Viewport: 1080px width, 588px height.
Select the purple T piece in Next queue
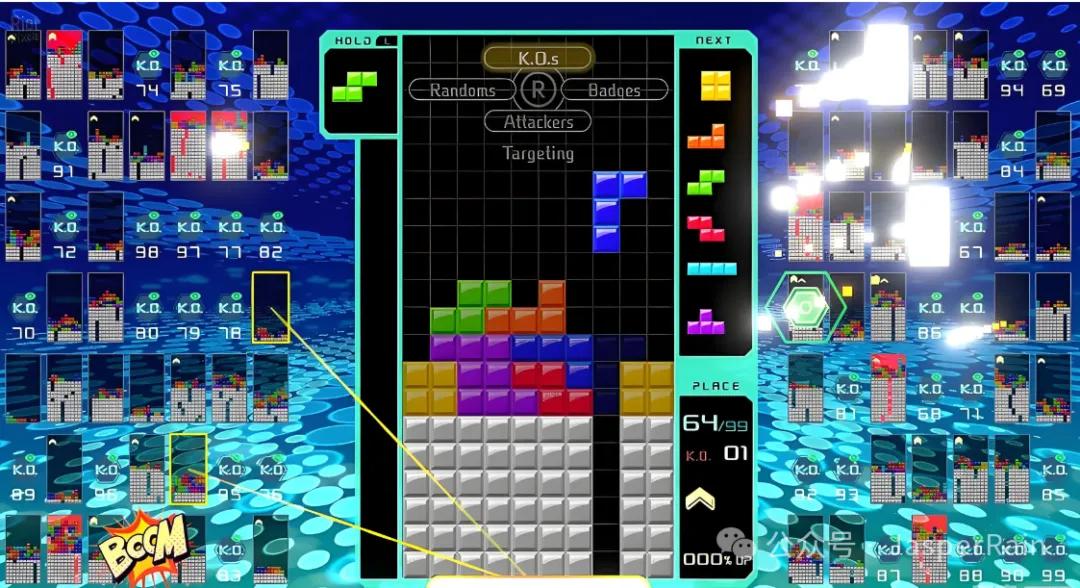(x=706, y=321)
